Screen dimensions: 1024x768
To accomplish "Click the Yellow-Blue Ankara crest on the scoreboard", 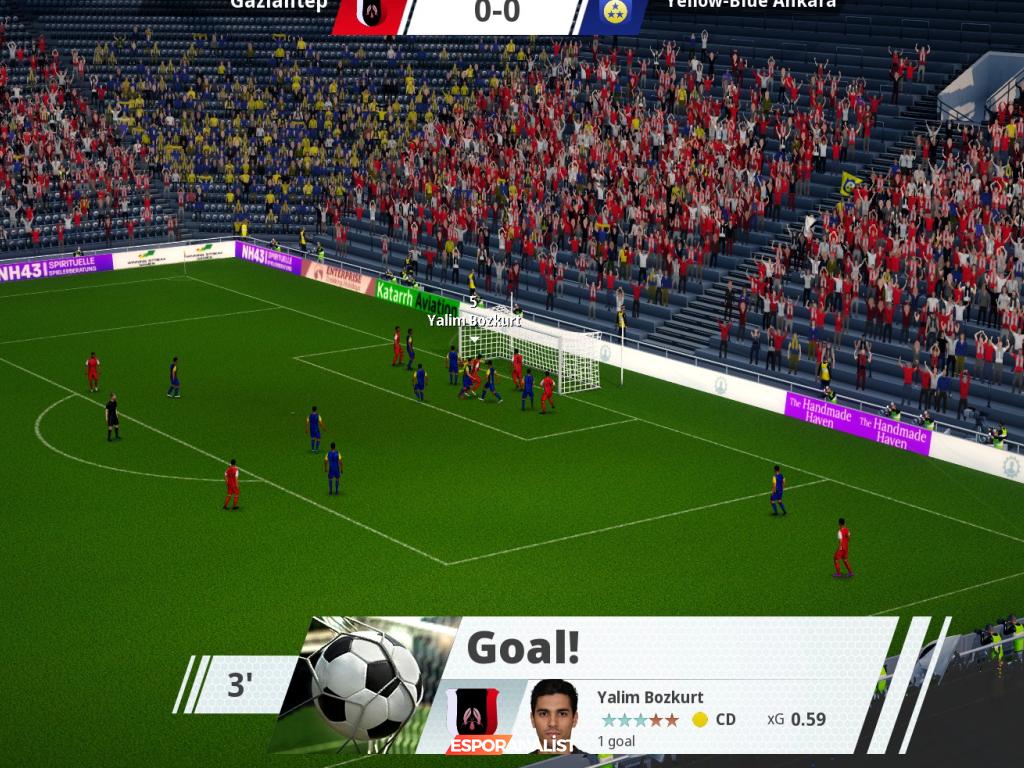I will pyautogui.click(x=613, y=13).
